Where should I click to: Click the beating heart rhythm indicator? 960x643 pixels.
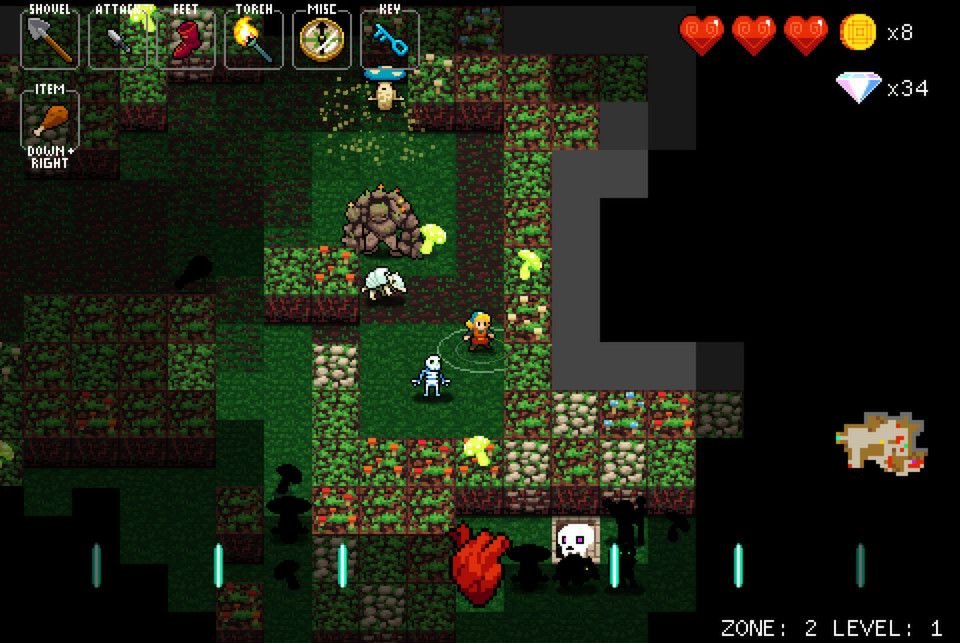click(479, 565)
